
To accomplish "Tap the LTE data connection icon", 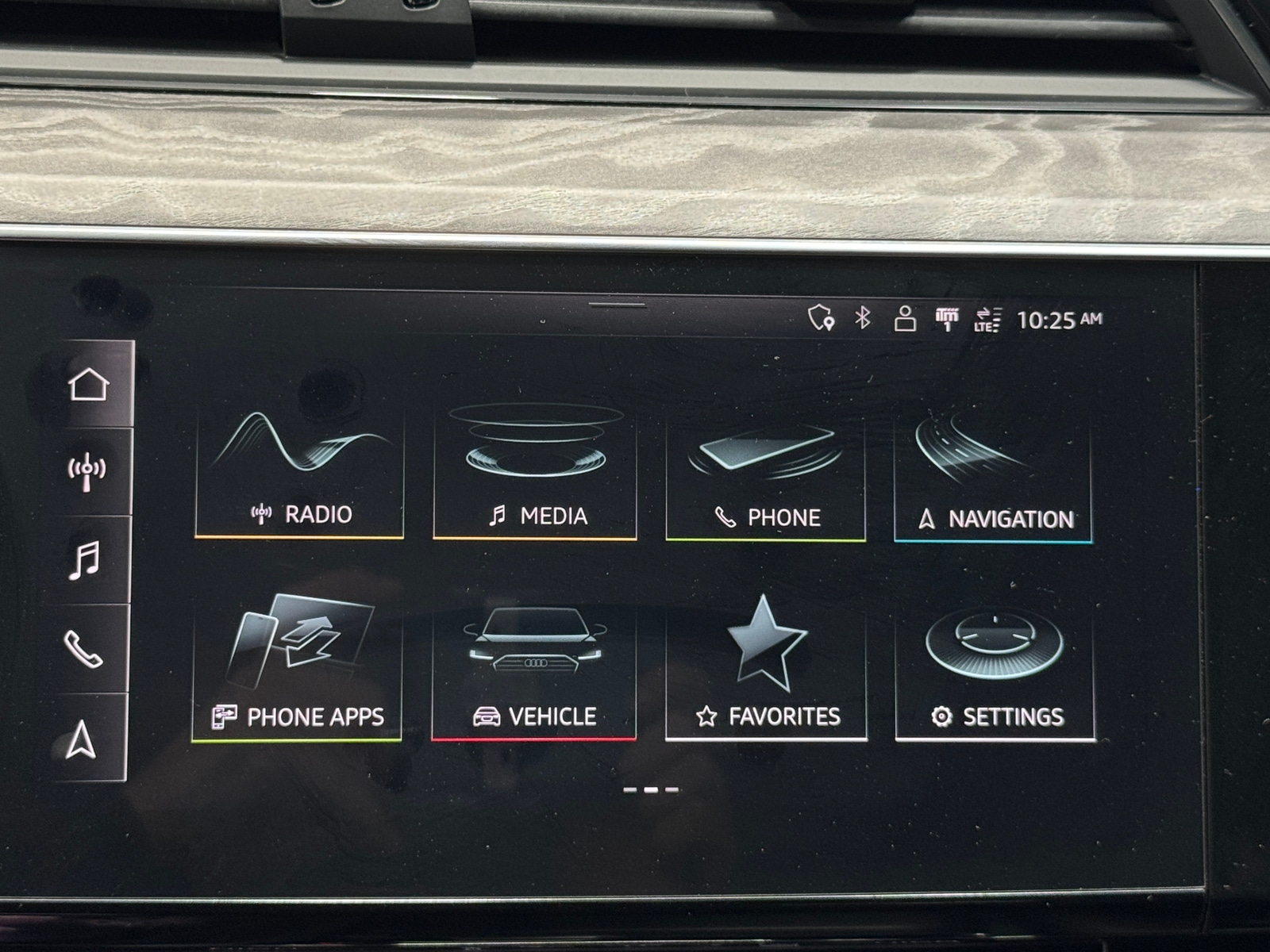I will point(987,320).
